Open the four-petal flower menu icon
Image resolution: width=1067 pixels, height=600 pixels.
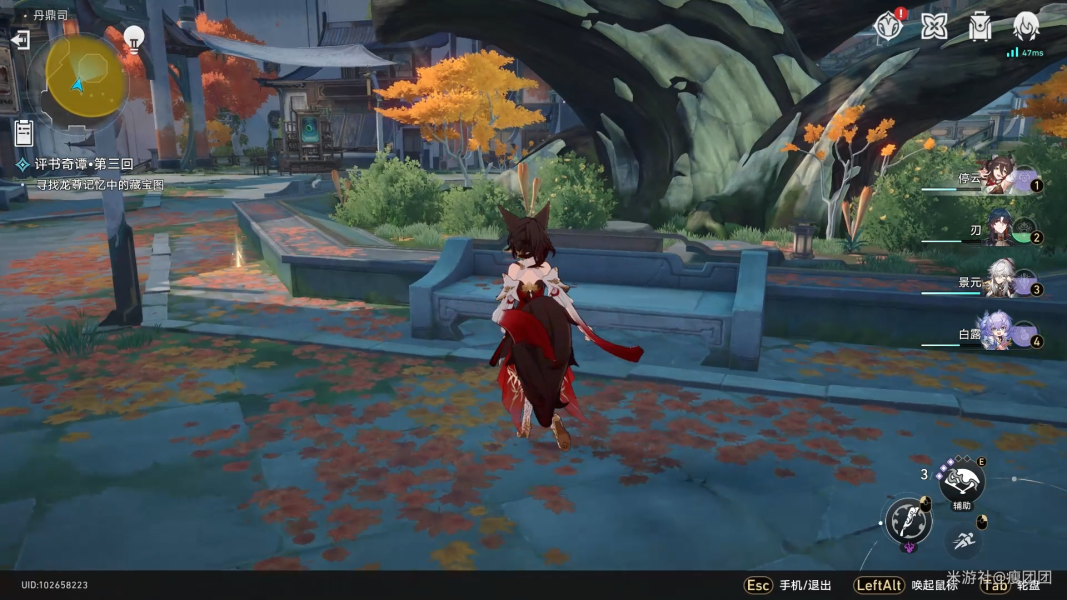(x=934, y=26)
